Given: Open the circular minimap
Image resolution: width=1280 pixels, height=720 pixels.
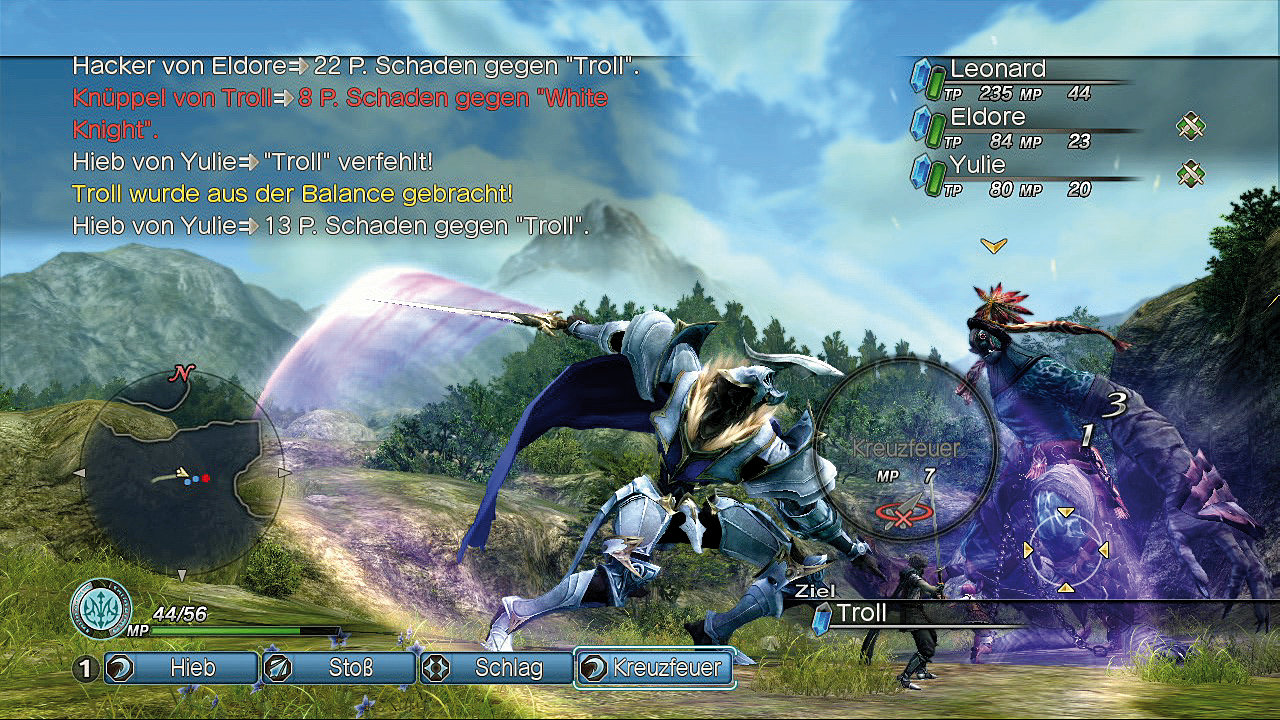Looking at the screenshot, I should pyautogui.click(x=181, y=472).
